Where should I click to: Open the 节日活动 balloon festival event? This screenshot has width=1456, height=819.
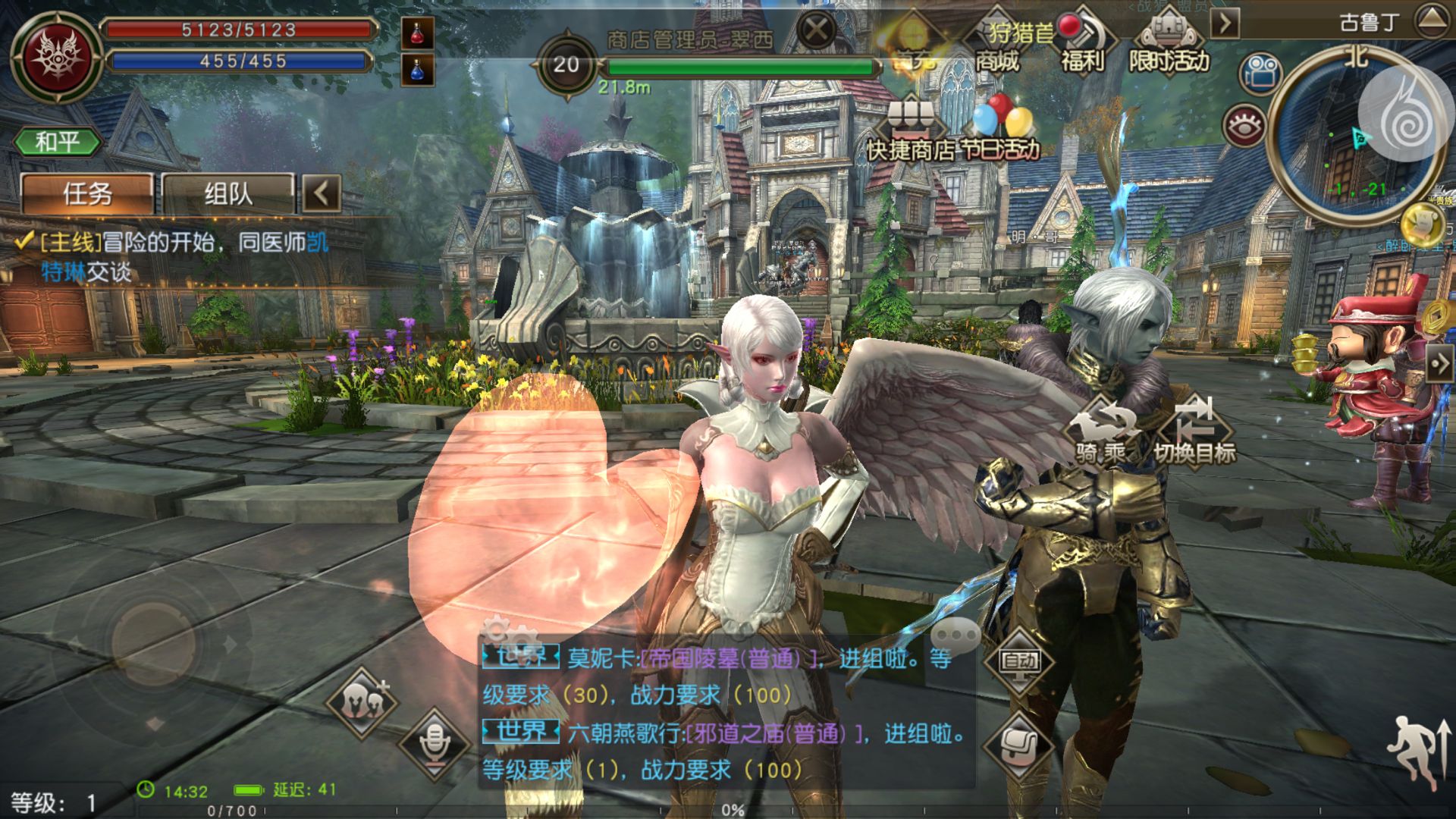(x=1001, y=130)
